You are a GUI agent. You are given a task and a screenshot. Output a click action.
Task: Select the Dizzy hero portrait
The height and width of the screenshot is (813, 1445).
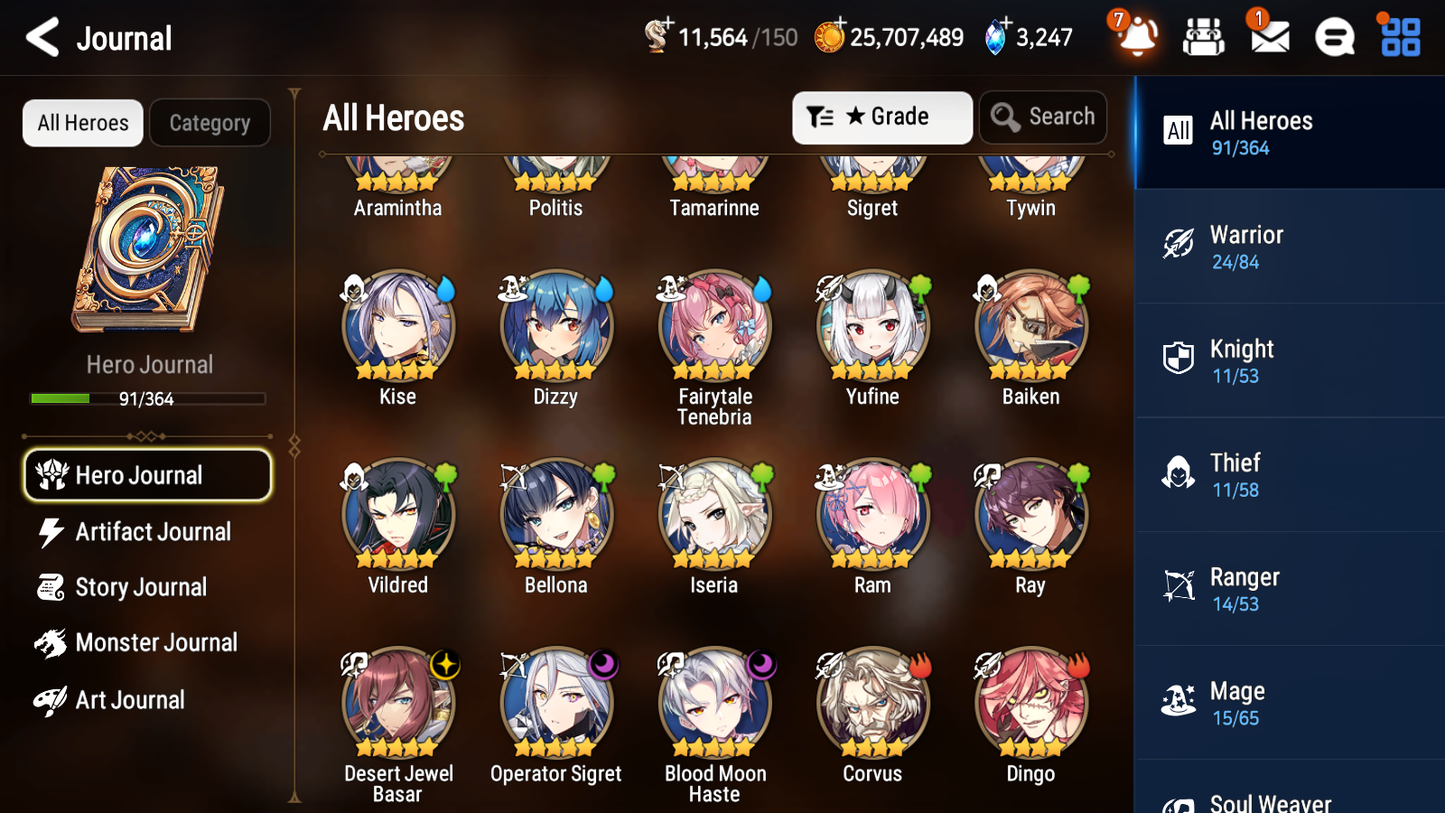click(x=556, y=325)
